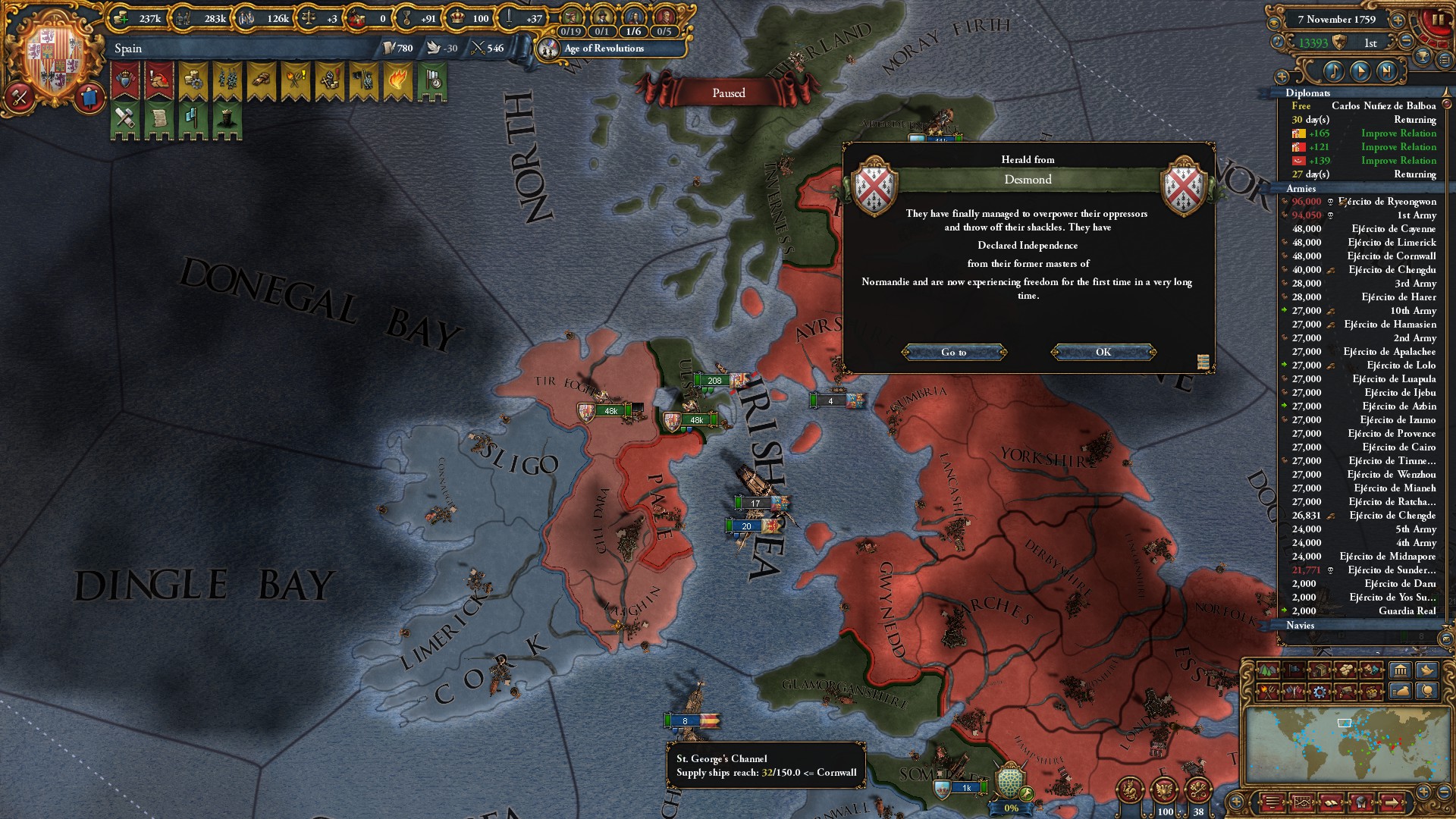Open the flame alert banner
The height and width of the screenshot is (819, 1456).
397,82
